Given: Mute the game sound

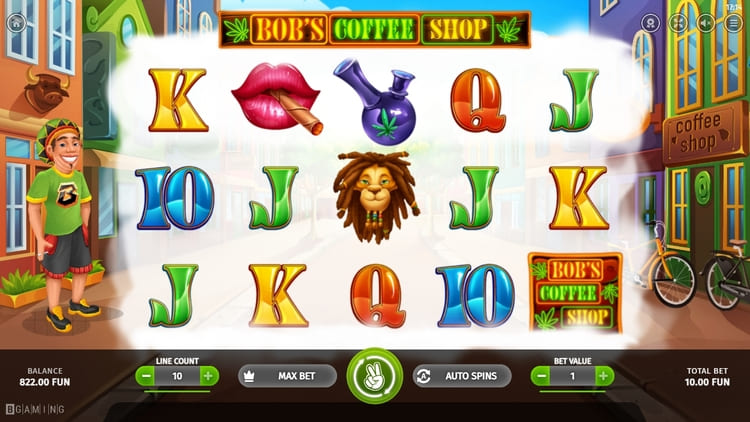Looking at the screenshot, I should coord(707,21).
